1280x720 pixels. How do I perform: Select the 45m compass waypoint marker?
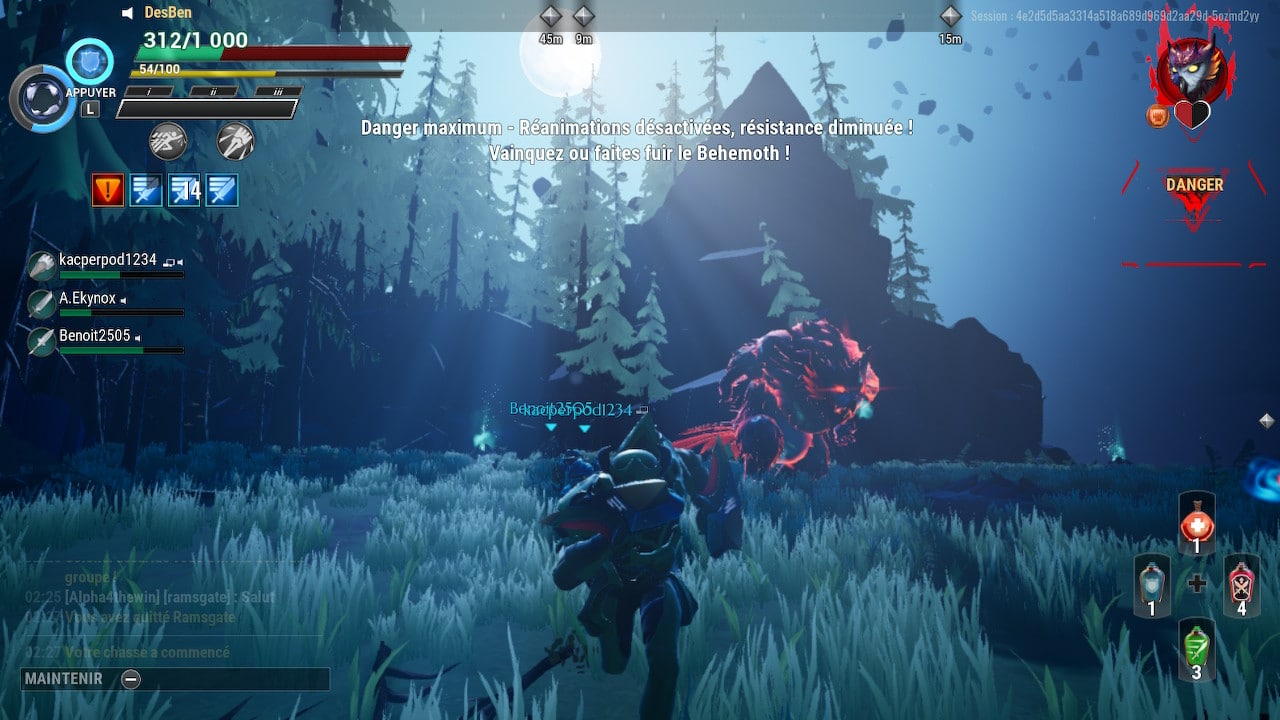[551, 16]
